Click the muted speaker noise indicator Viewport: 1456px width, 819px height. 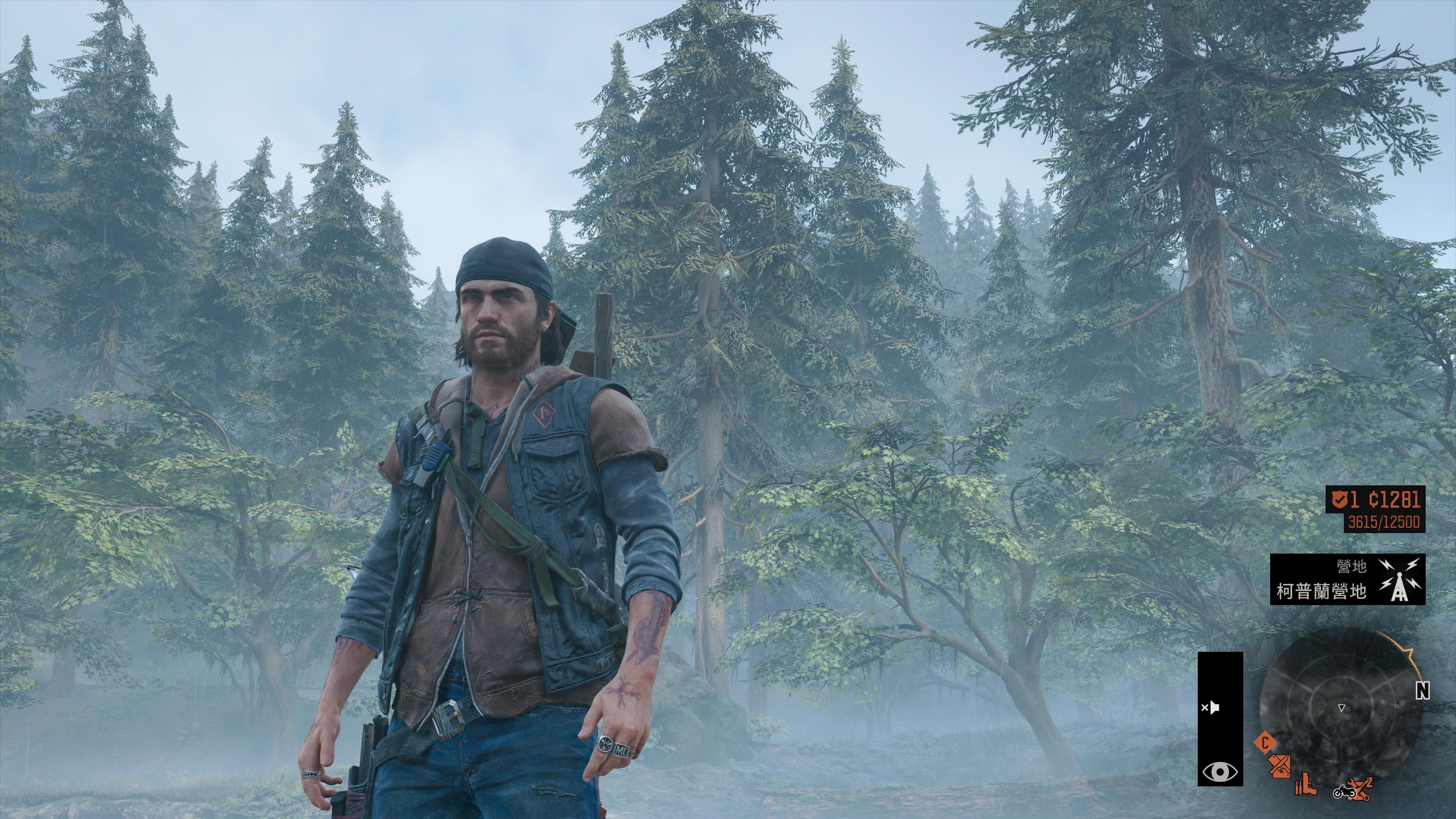pyautogui.click(x=1210, y=708)
